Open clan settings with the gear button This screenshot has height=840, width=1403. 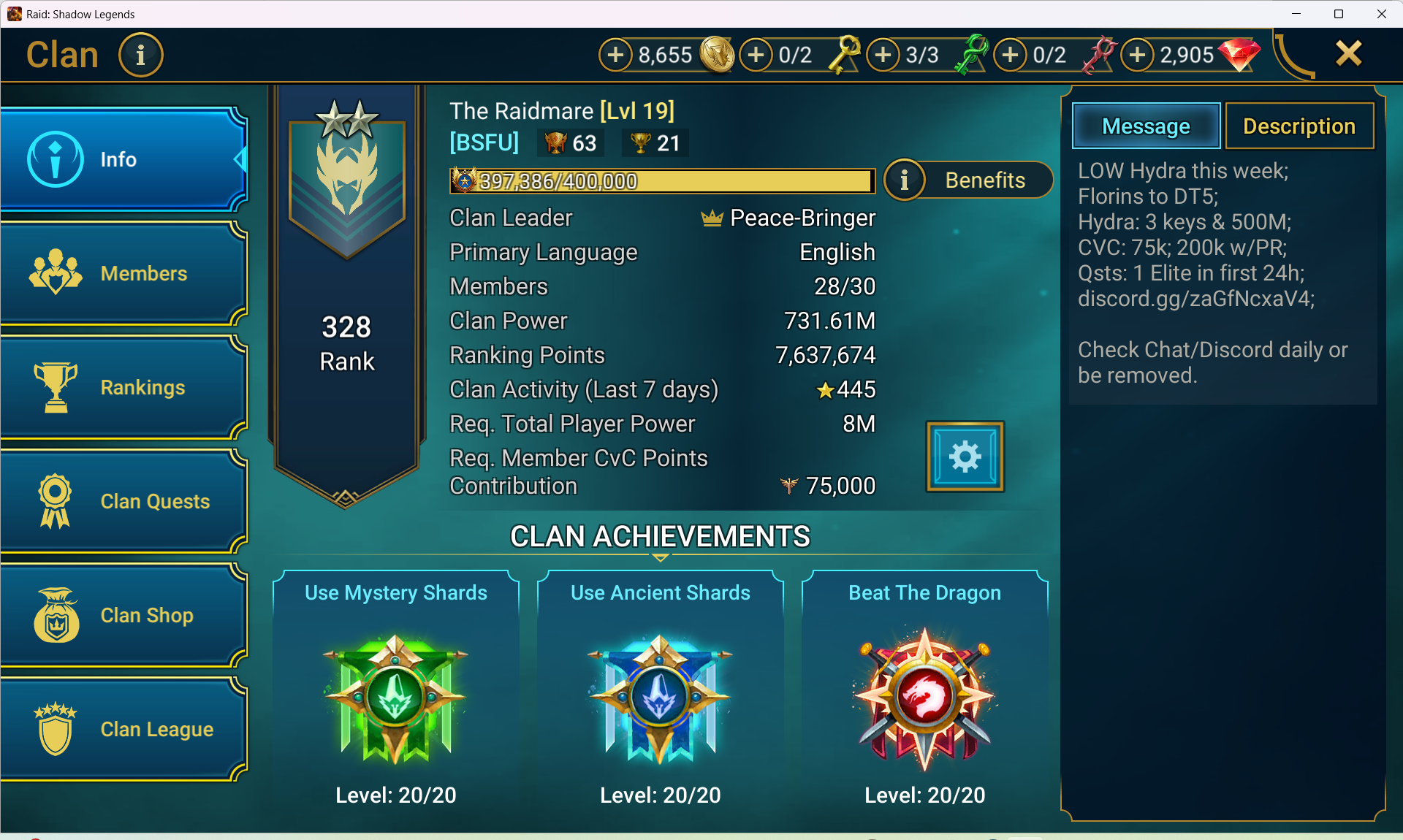965,457
